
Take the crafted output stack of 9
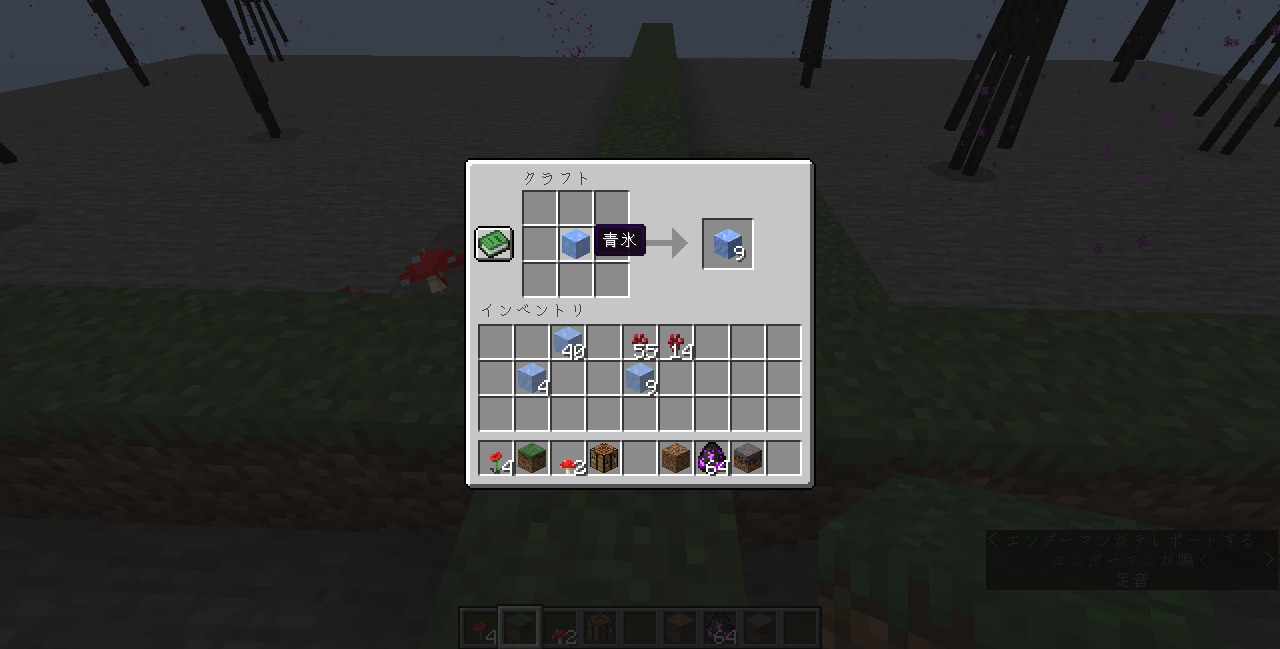click(728, 243)
